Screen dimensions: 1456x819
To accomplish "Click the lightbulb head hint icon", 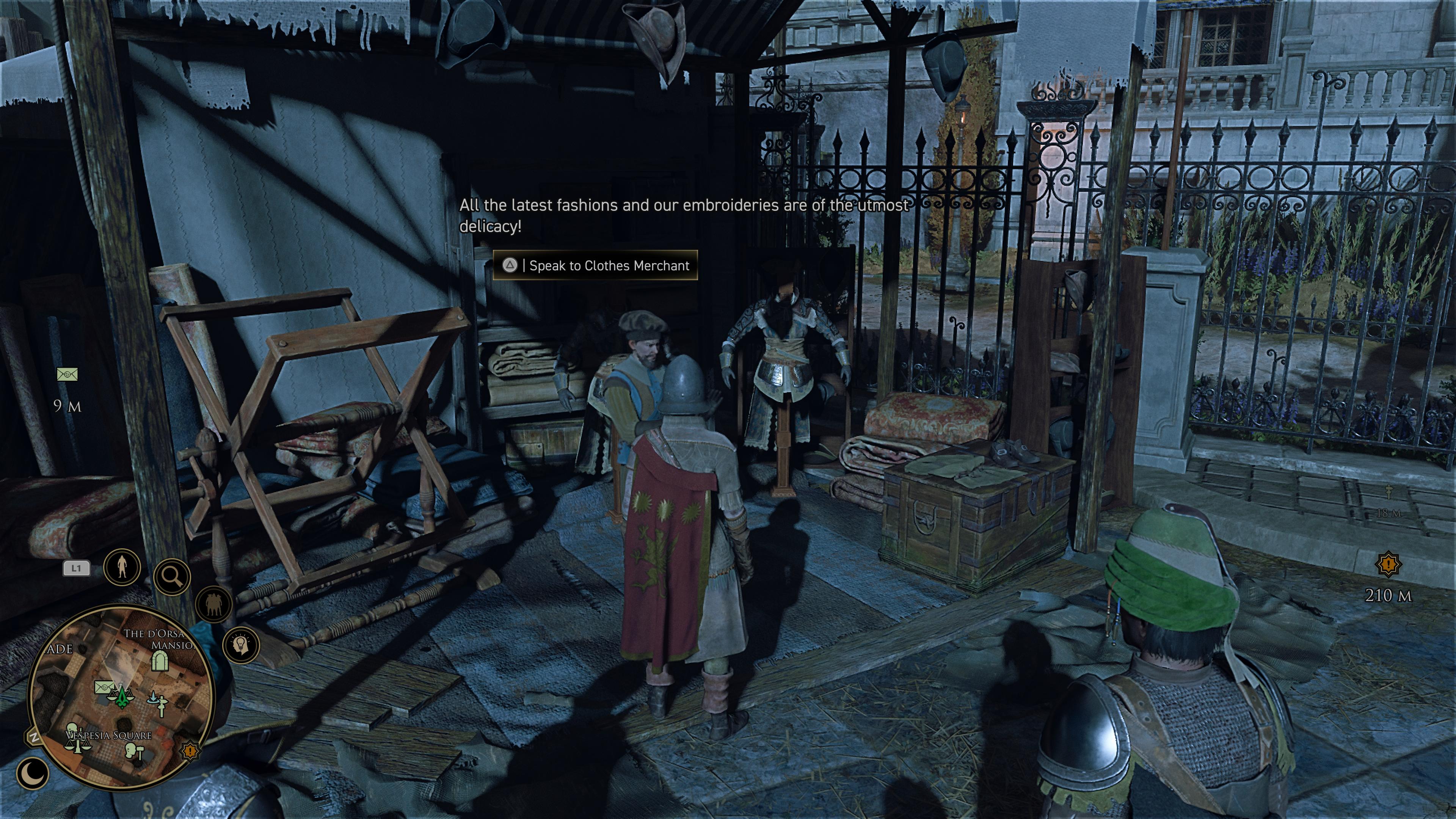I will [242, 645].
